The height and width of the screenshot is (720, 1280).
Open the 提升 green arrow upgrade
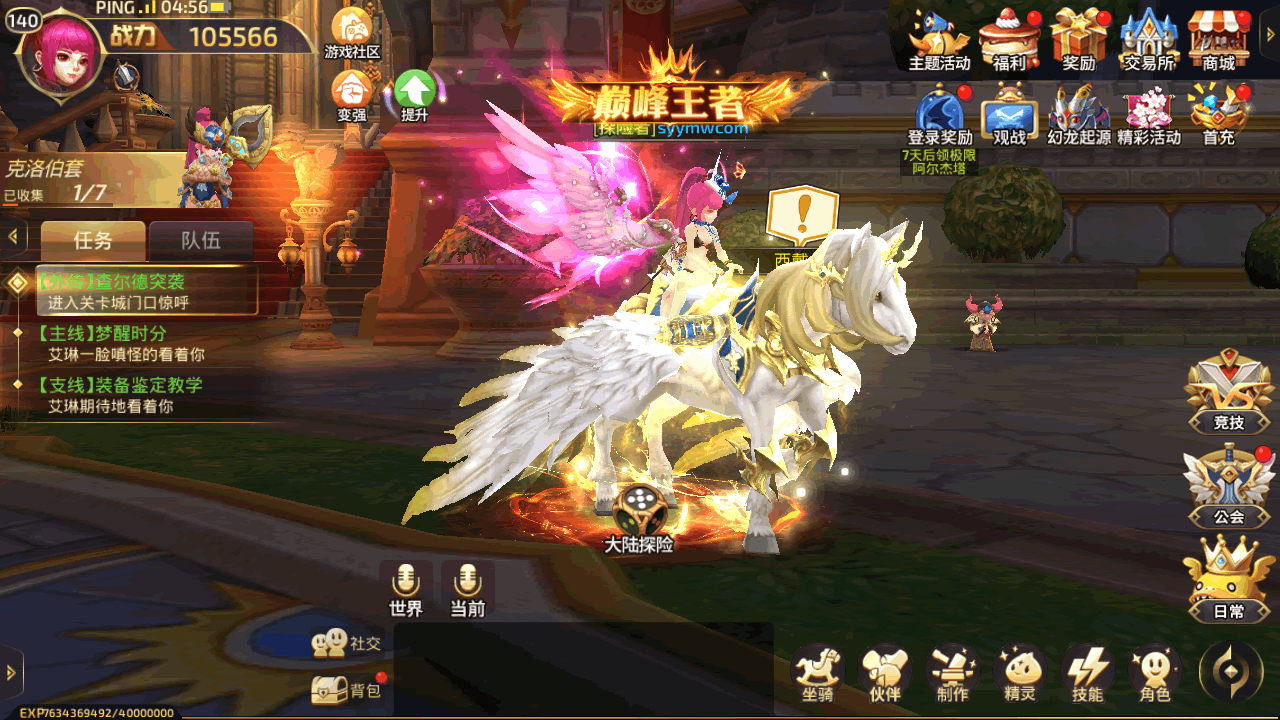[x=414, y=94]
